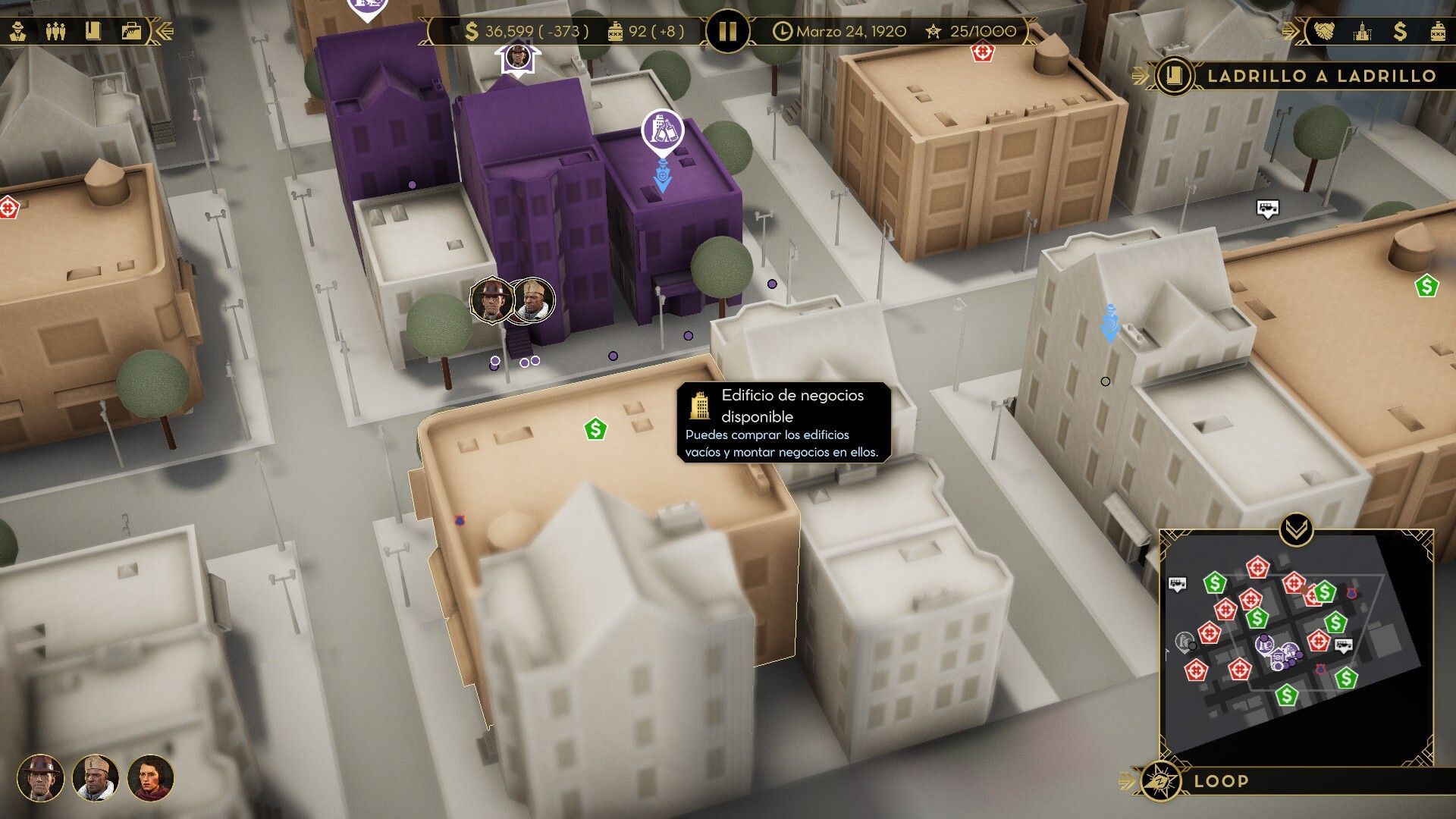Collapse the top-left toolbar with the arrow

(165, 32)
